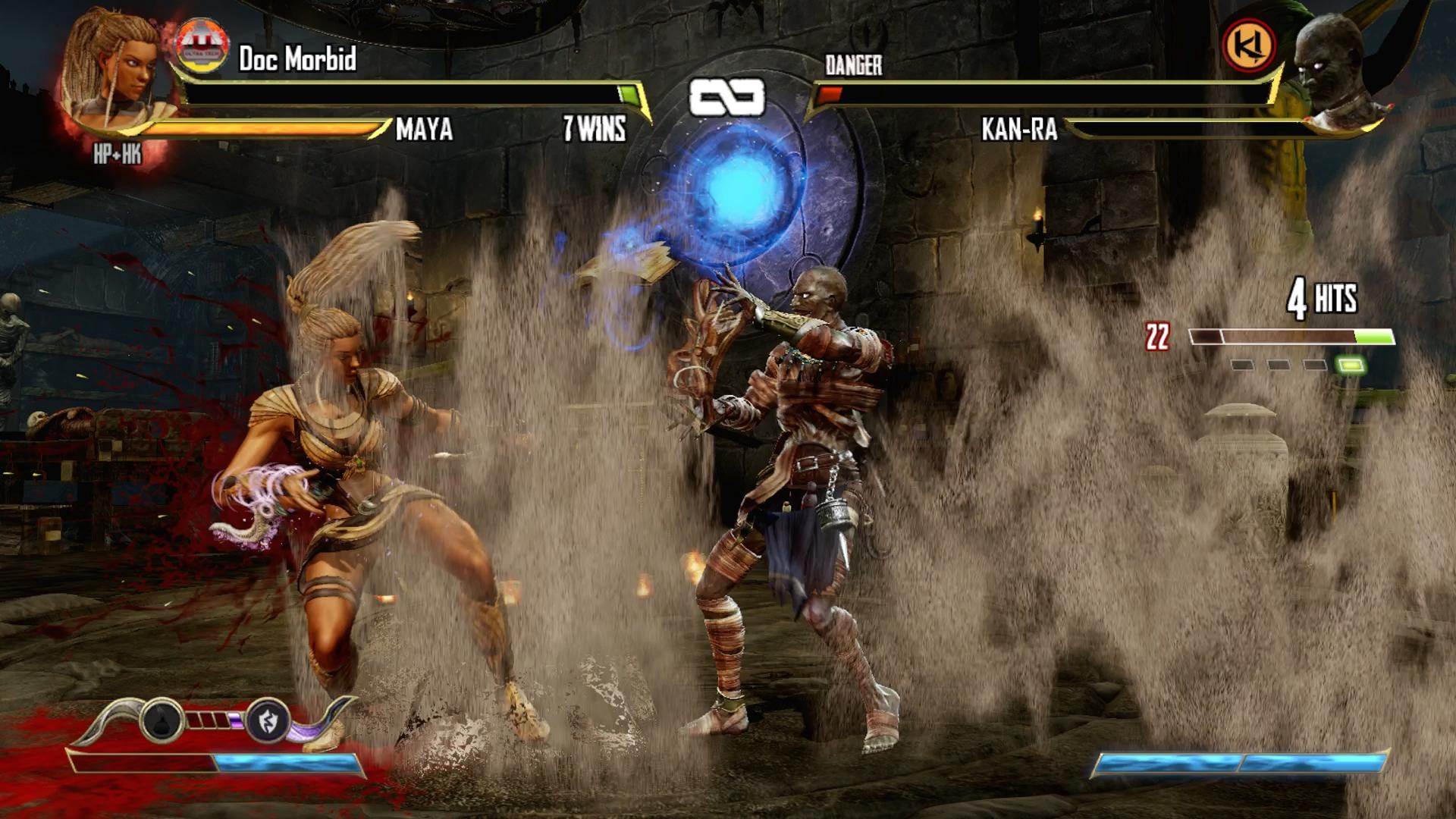Select the orange KI logo emblem

click(1249, 45)
